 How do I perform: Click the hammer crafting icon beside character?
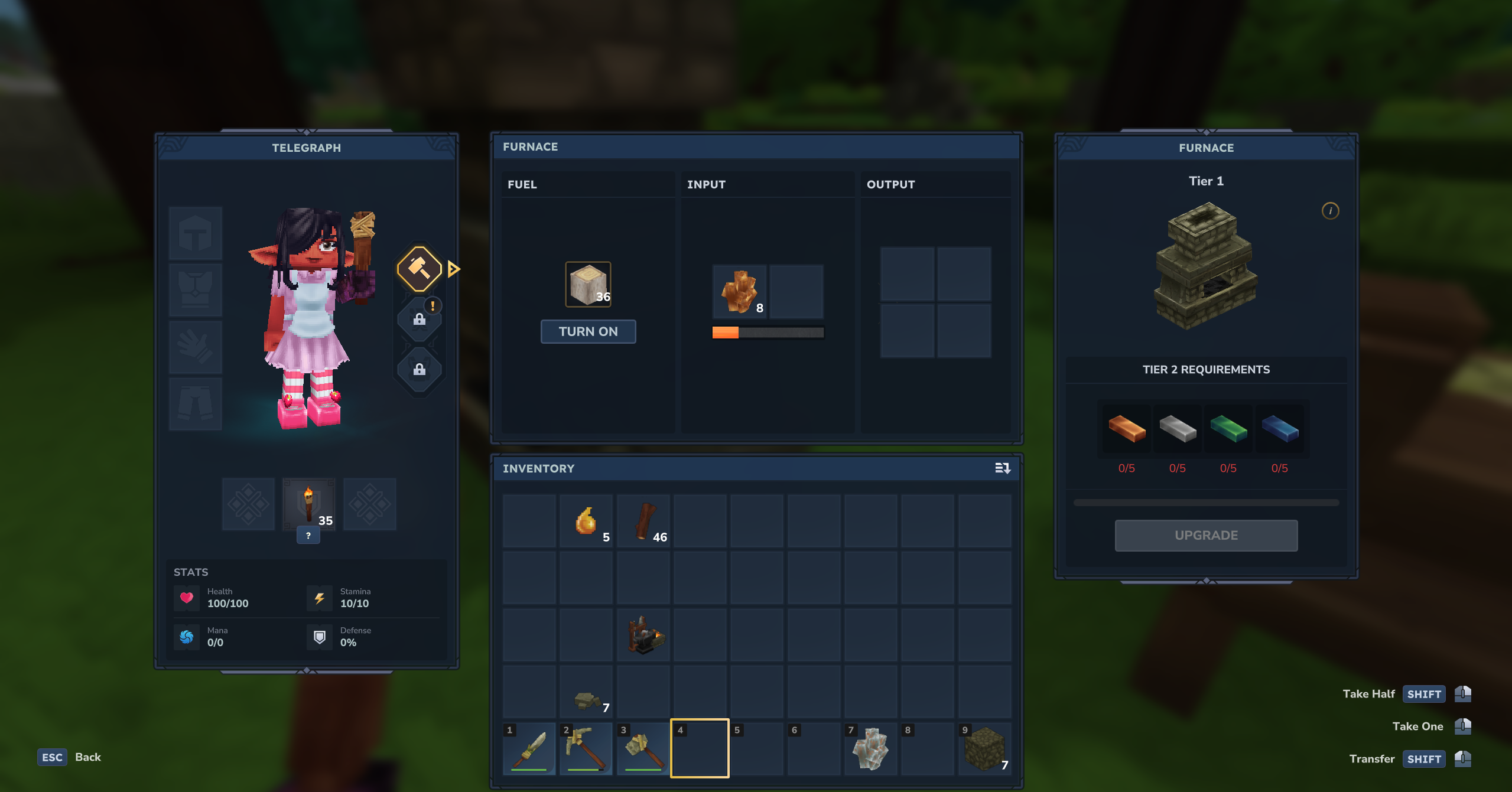(419, 269)
